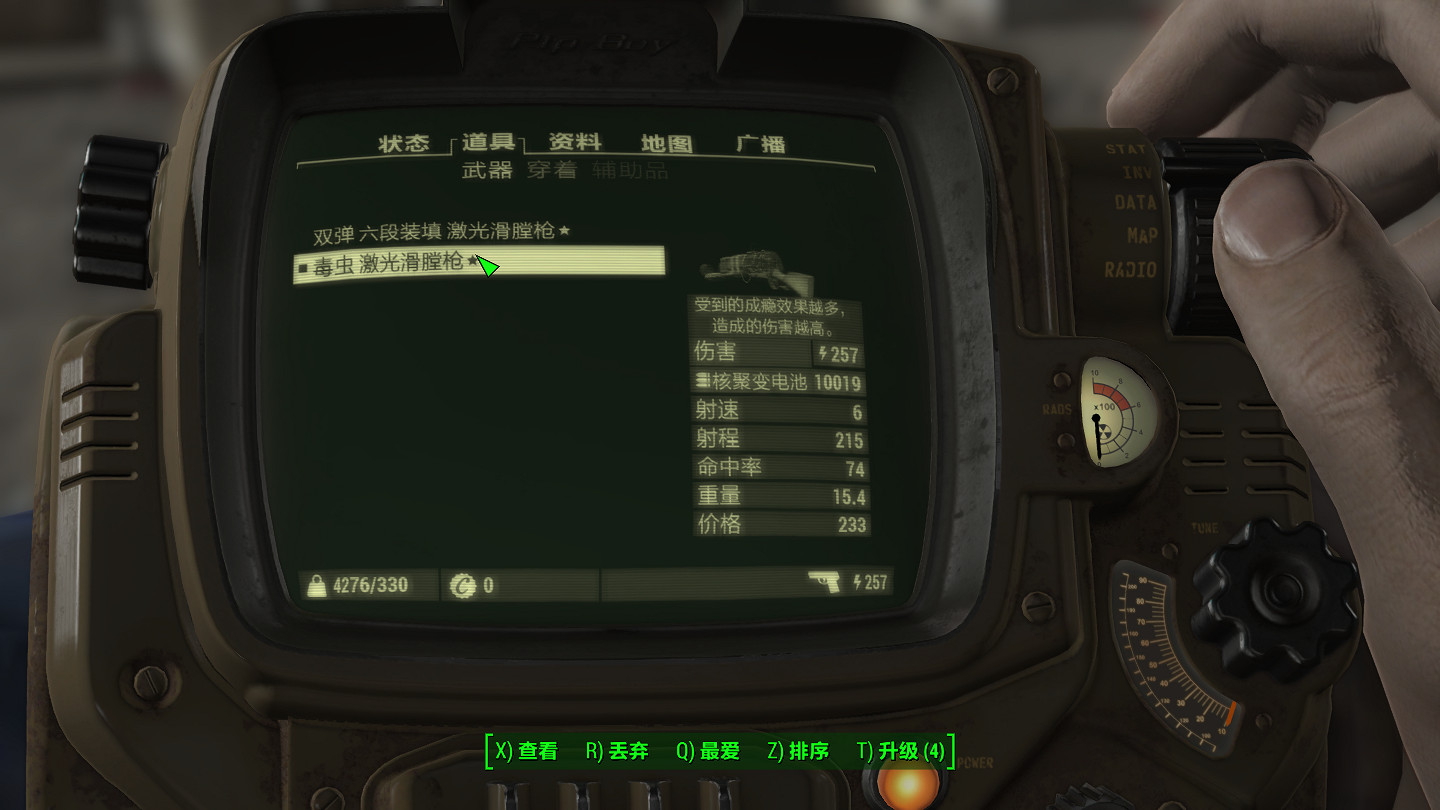Click the favorite star on 毒虫 激光滑膛枪

click(x=471, y=262)
